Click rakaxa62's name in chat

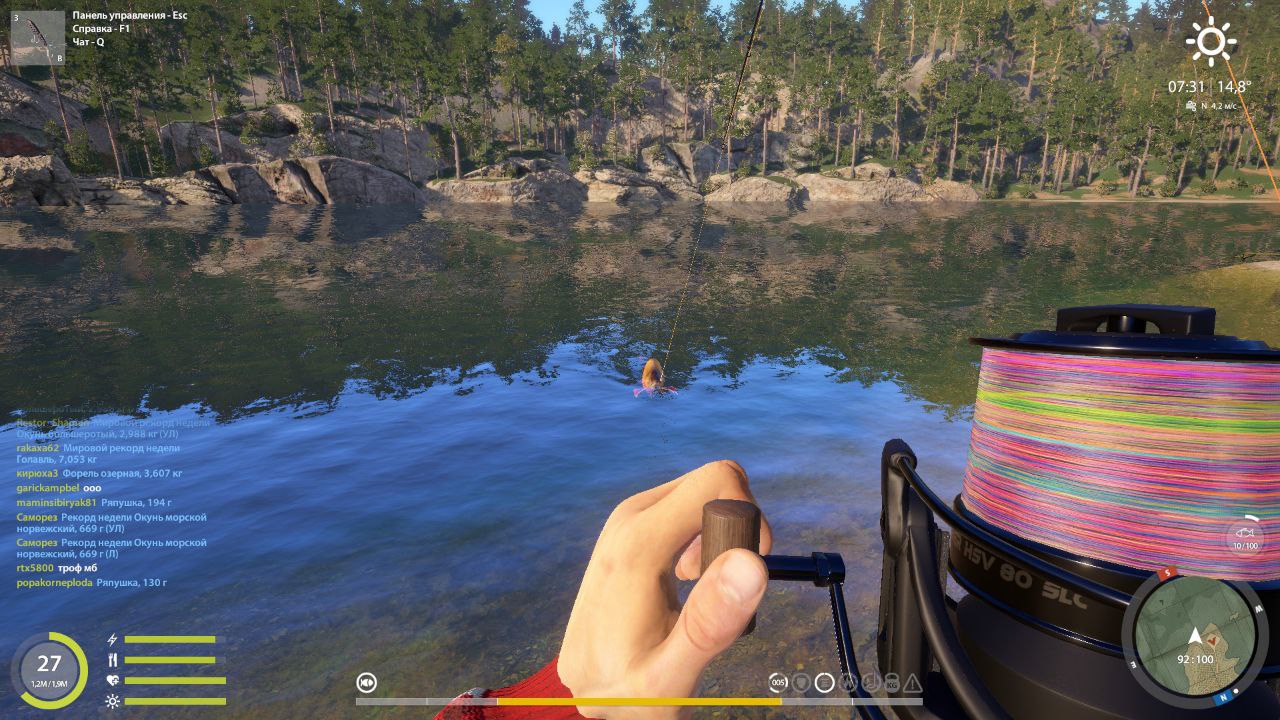[x=37, y=448]
